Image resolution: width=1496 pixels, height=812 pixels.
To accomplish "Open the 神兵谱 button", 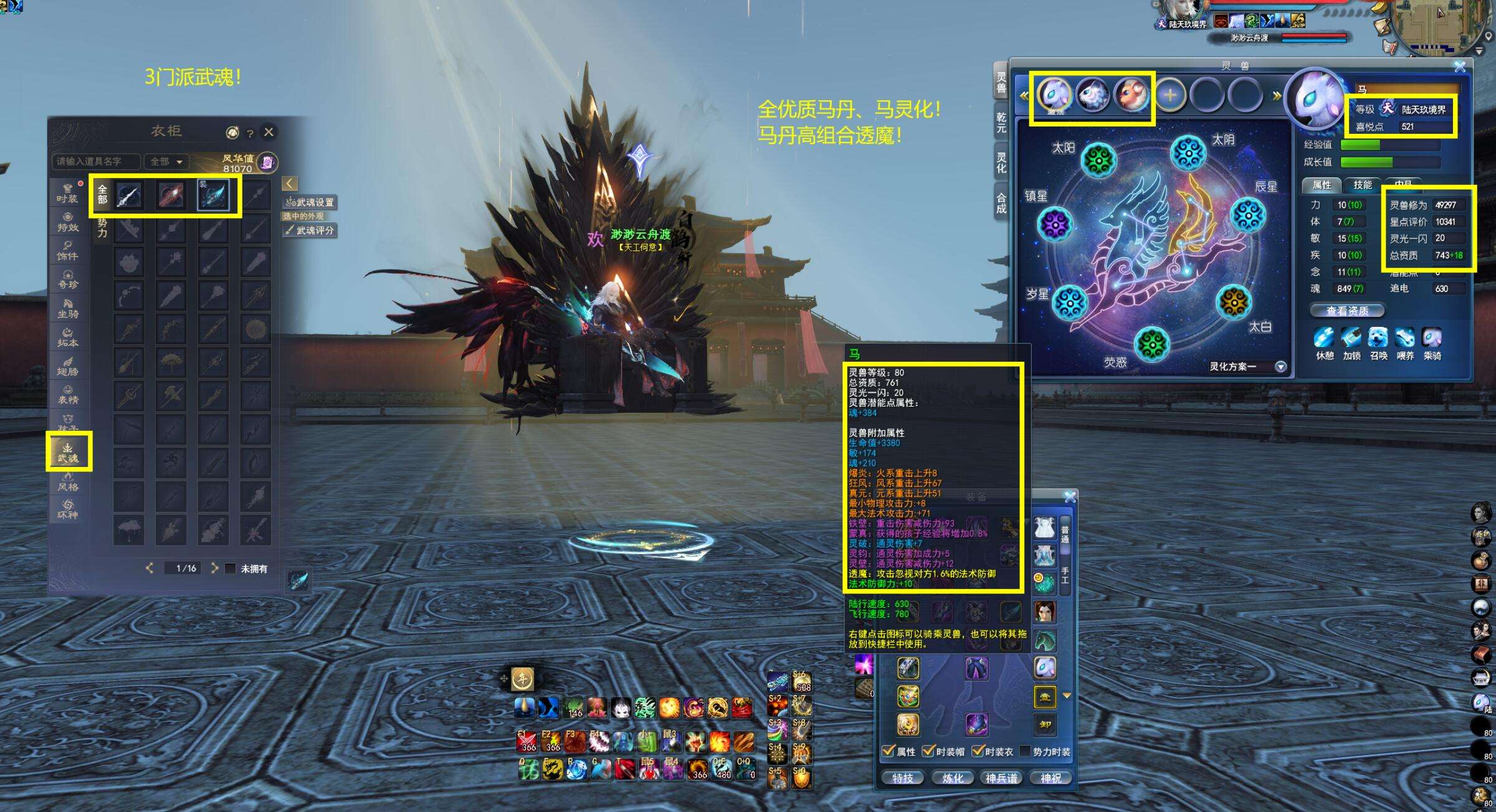I will (1001, 778).
